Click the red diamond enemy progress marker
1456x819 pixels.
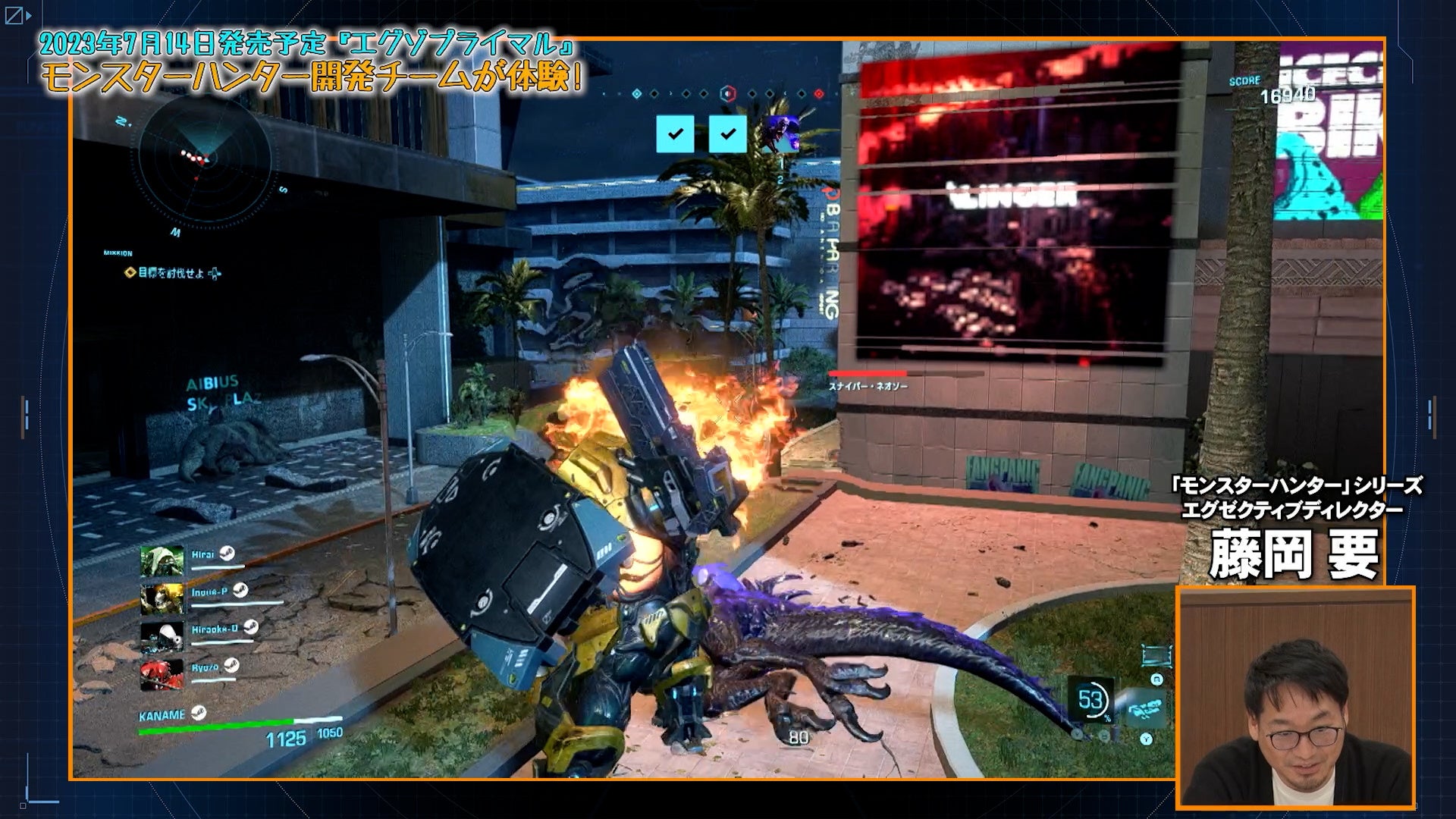pyautogui.click(x=818, y=94)
